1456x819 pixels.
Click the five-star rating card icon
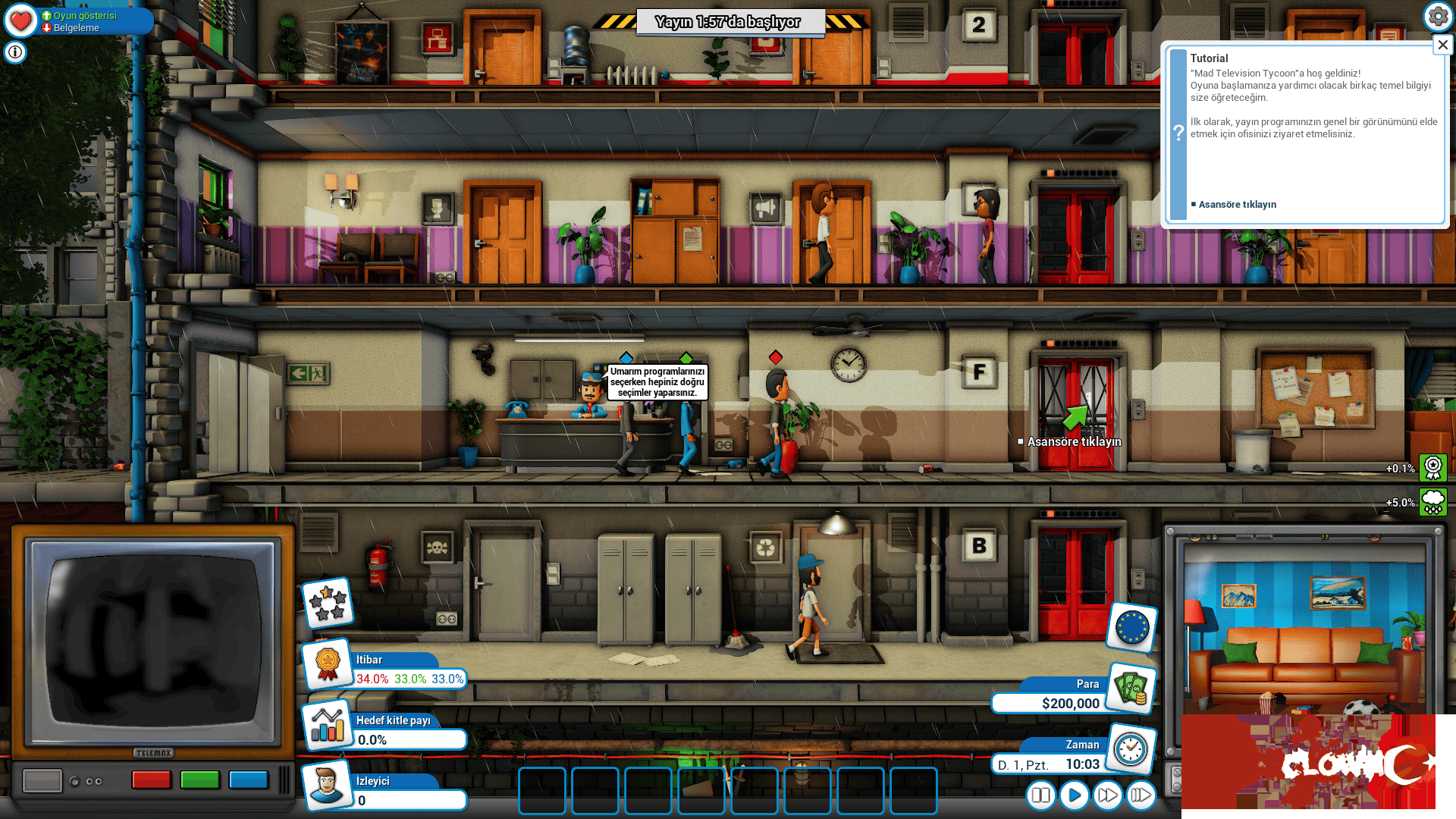coord(328,603)
